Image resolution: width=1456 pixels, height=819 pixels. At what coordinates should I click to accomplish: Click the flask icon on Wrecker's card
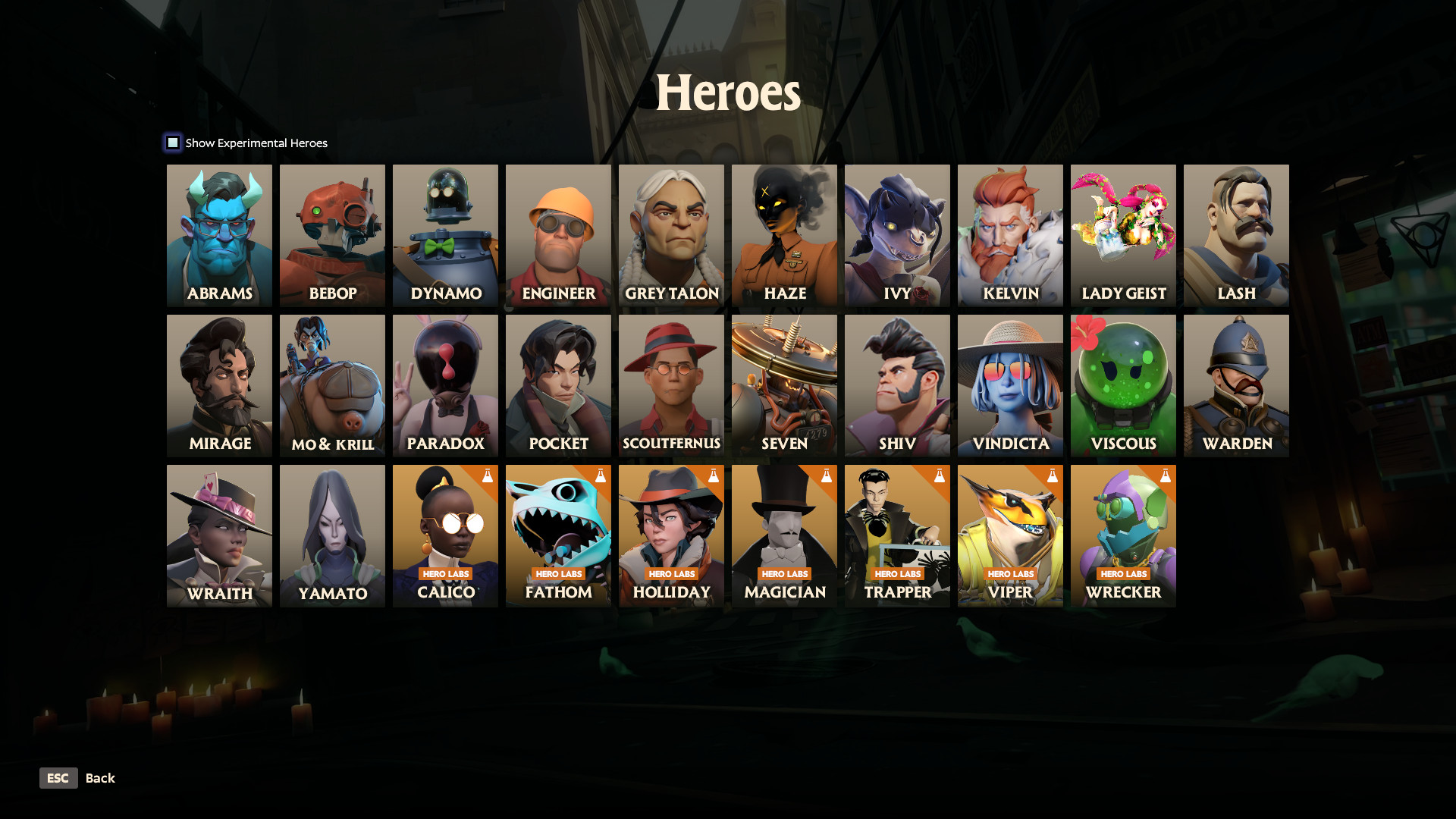click(1164, 477)
